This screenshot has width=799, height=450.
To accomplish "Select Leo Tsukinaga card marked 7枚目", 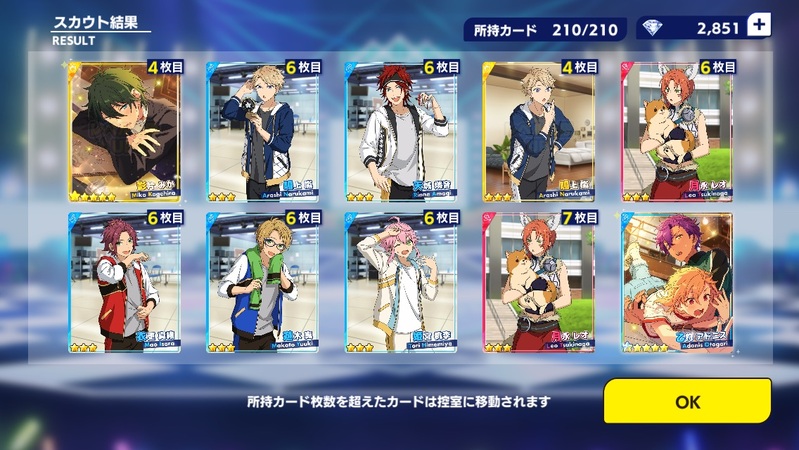I will pos(538,282).
